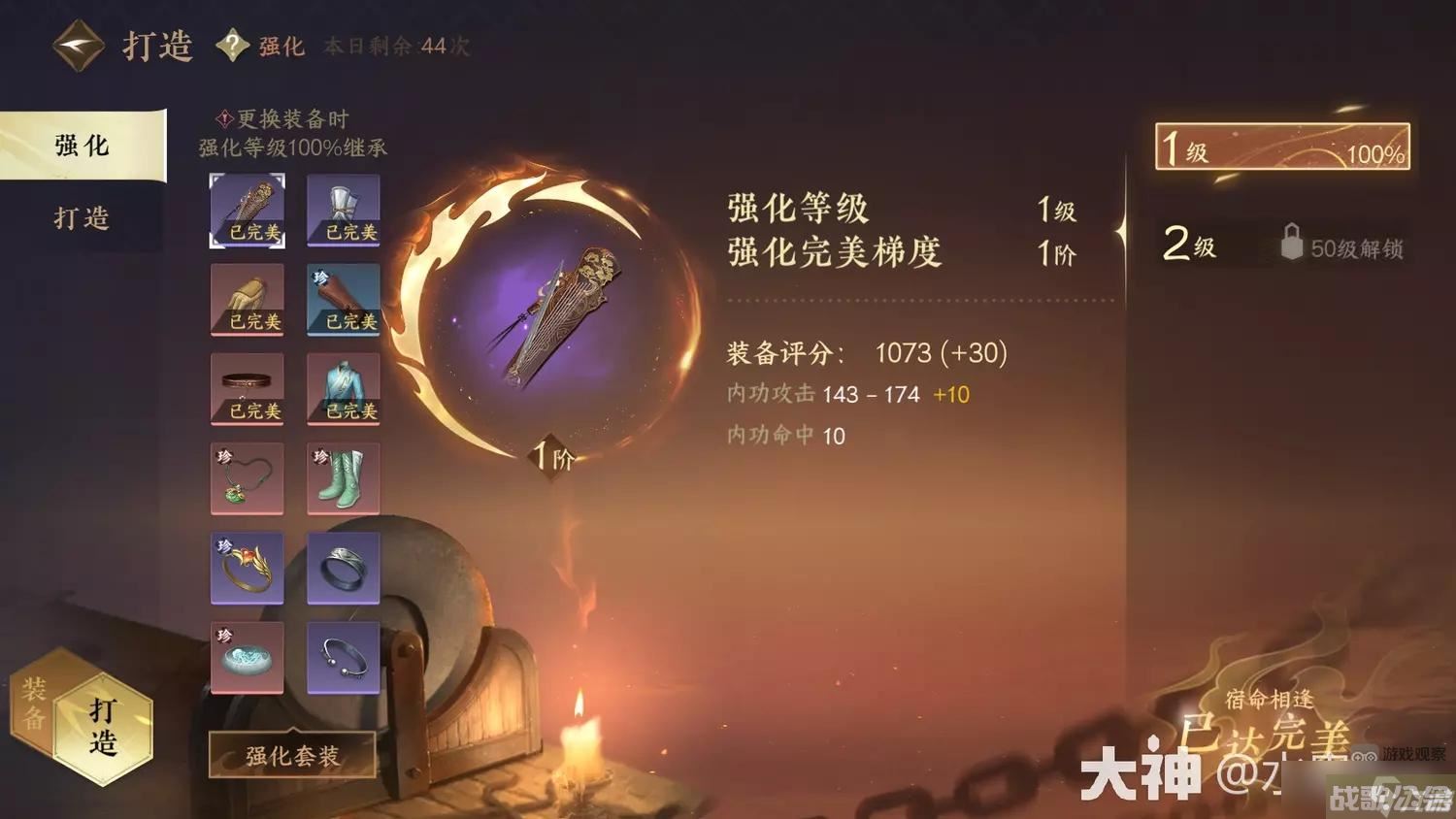Select the leather bracer slot marked 珍
The image size is (1456, 819).
pos(343,300)
